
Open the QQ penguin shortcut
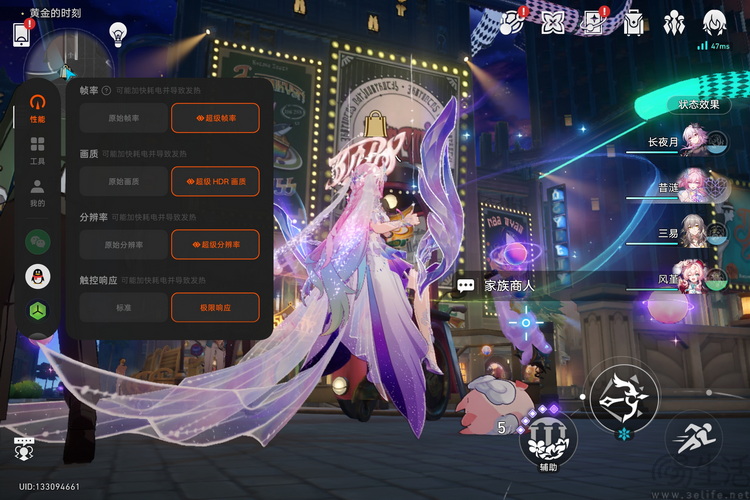(37, 277)
